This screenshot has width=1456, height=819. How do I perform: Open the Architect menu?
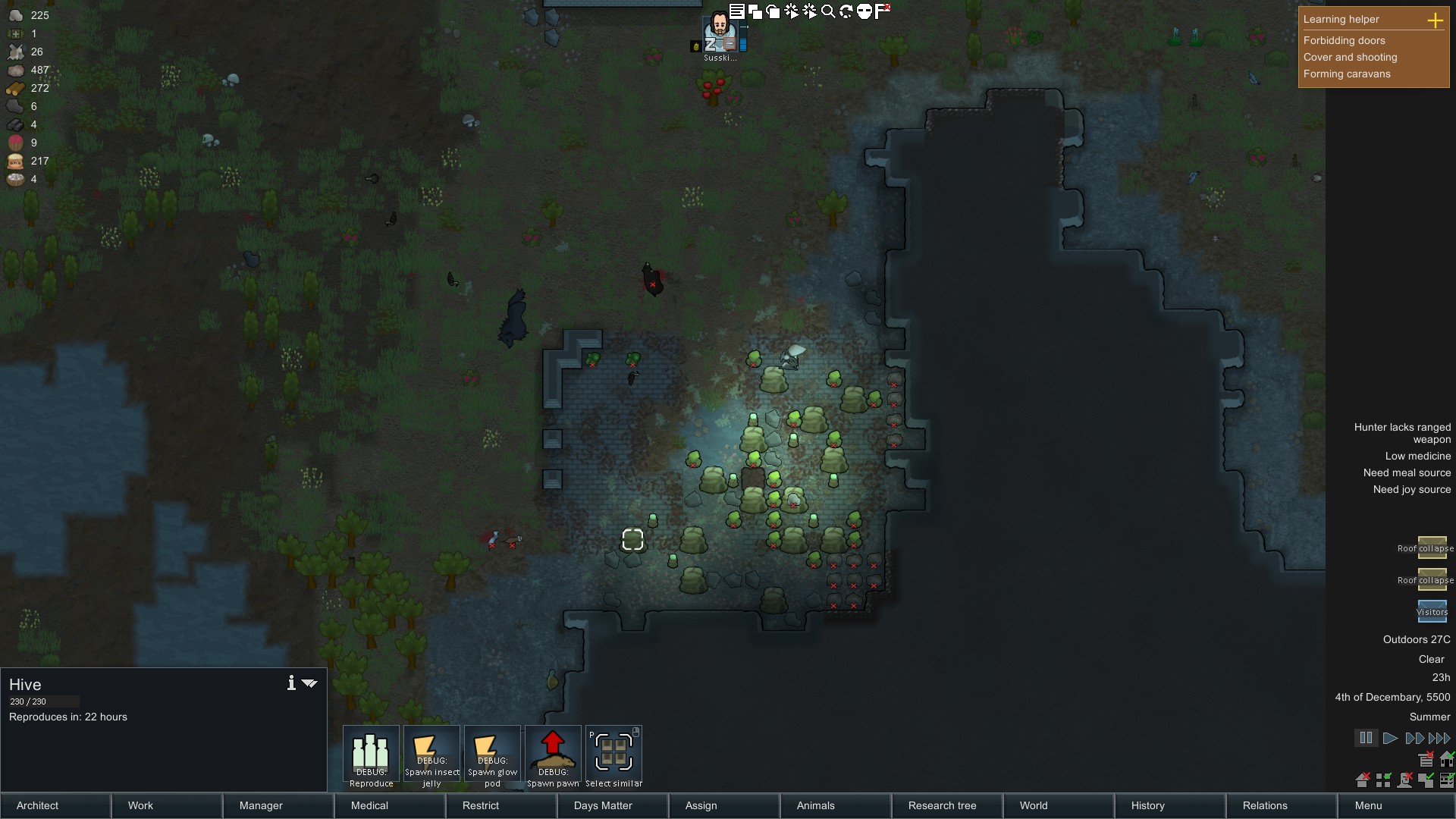pyautogui.click(x=55, y=805)
